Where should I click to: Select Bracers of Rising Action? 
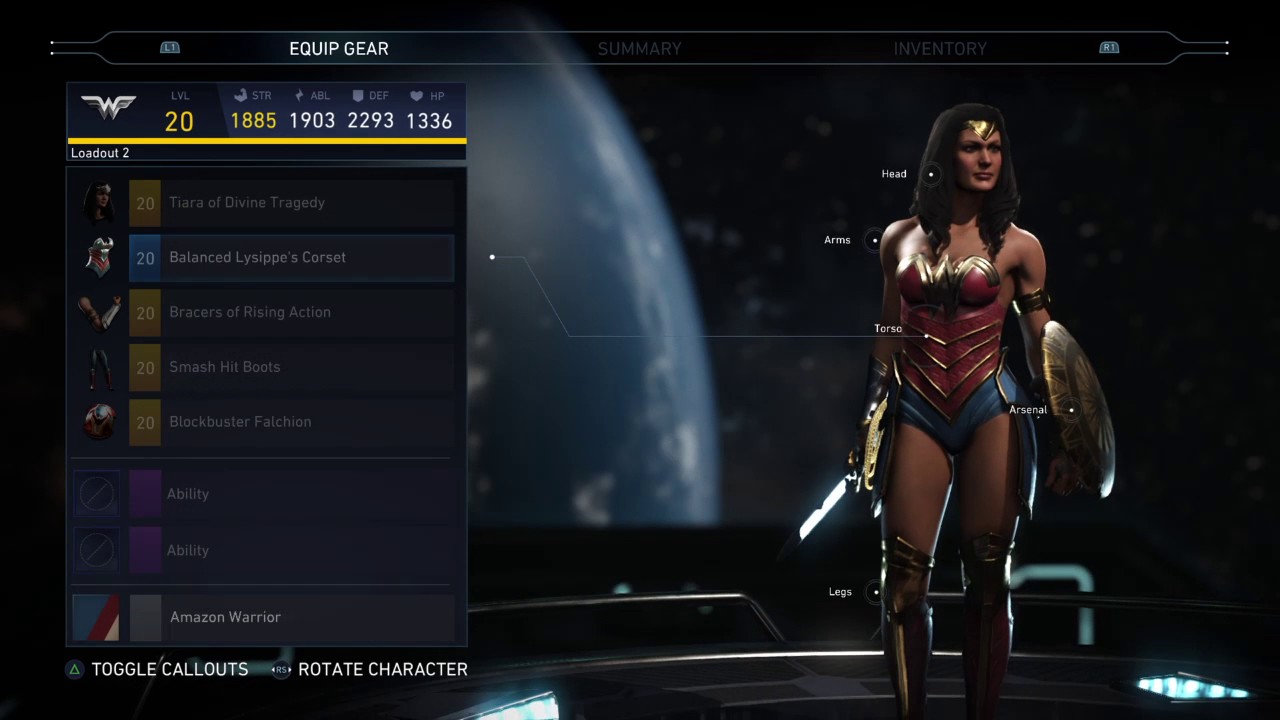point(290,312)
